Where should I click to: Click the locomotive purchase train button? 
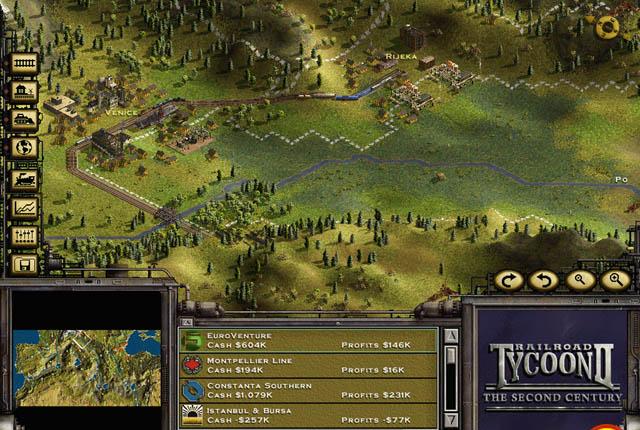pyautogui.click(x=24, y=178)
